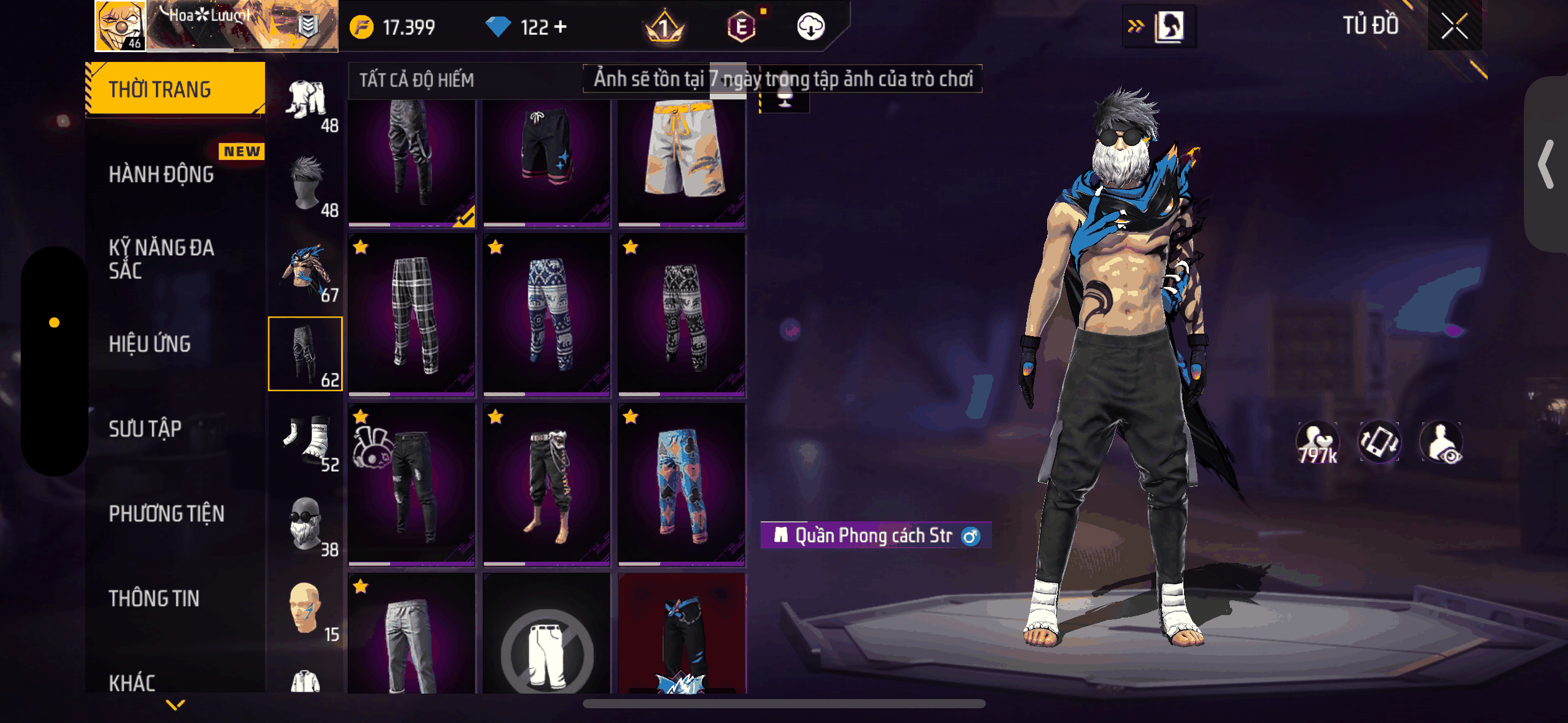Image resolution: width=1568 pixels, height=723 pixels.
Task: Select the blue card-pattern pants
Action: pos(682,484)
